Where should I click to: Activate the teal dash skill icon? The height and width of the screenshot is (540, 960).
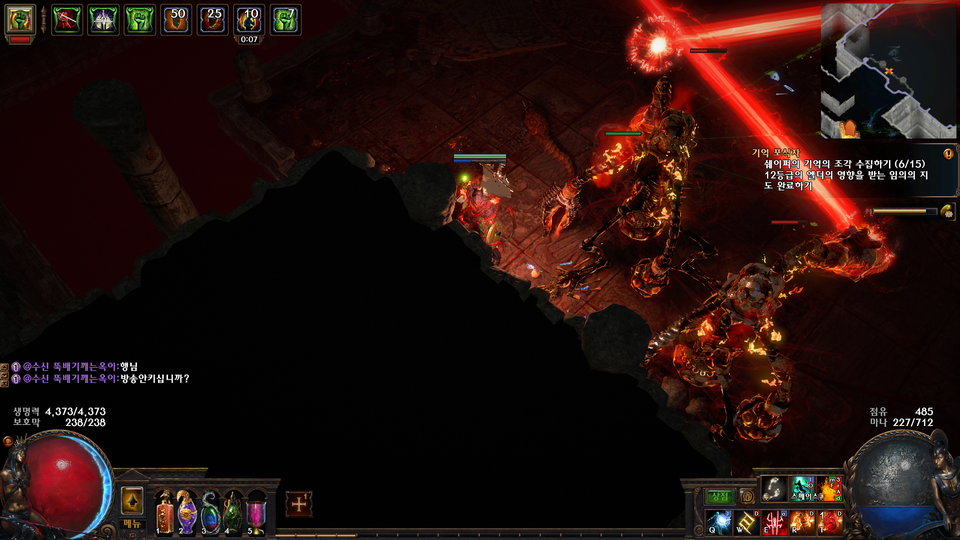coord(802,489)
